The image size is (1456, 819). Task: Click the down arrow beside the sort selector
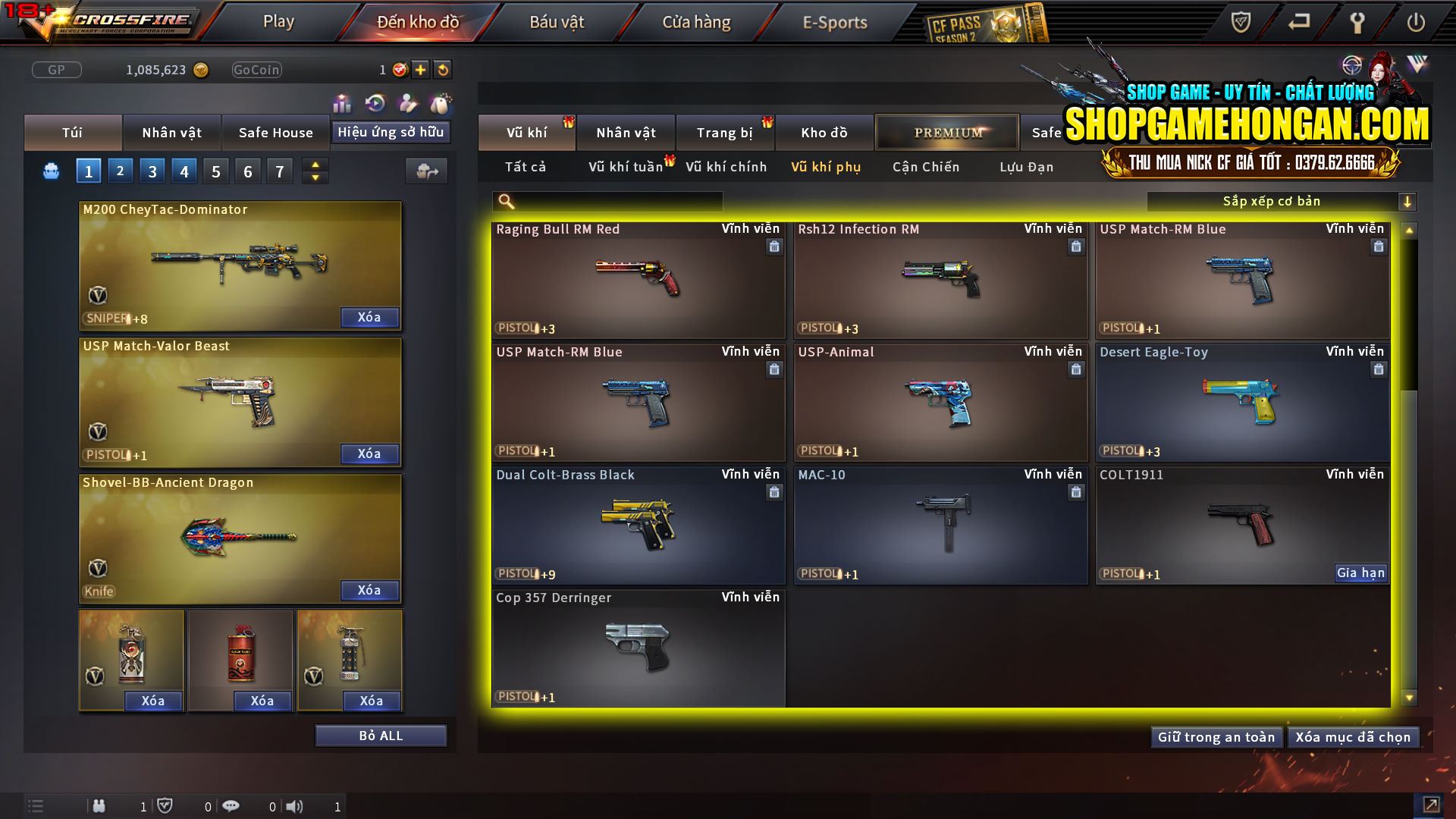tap(1407, 201)
